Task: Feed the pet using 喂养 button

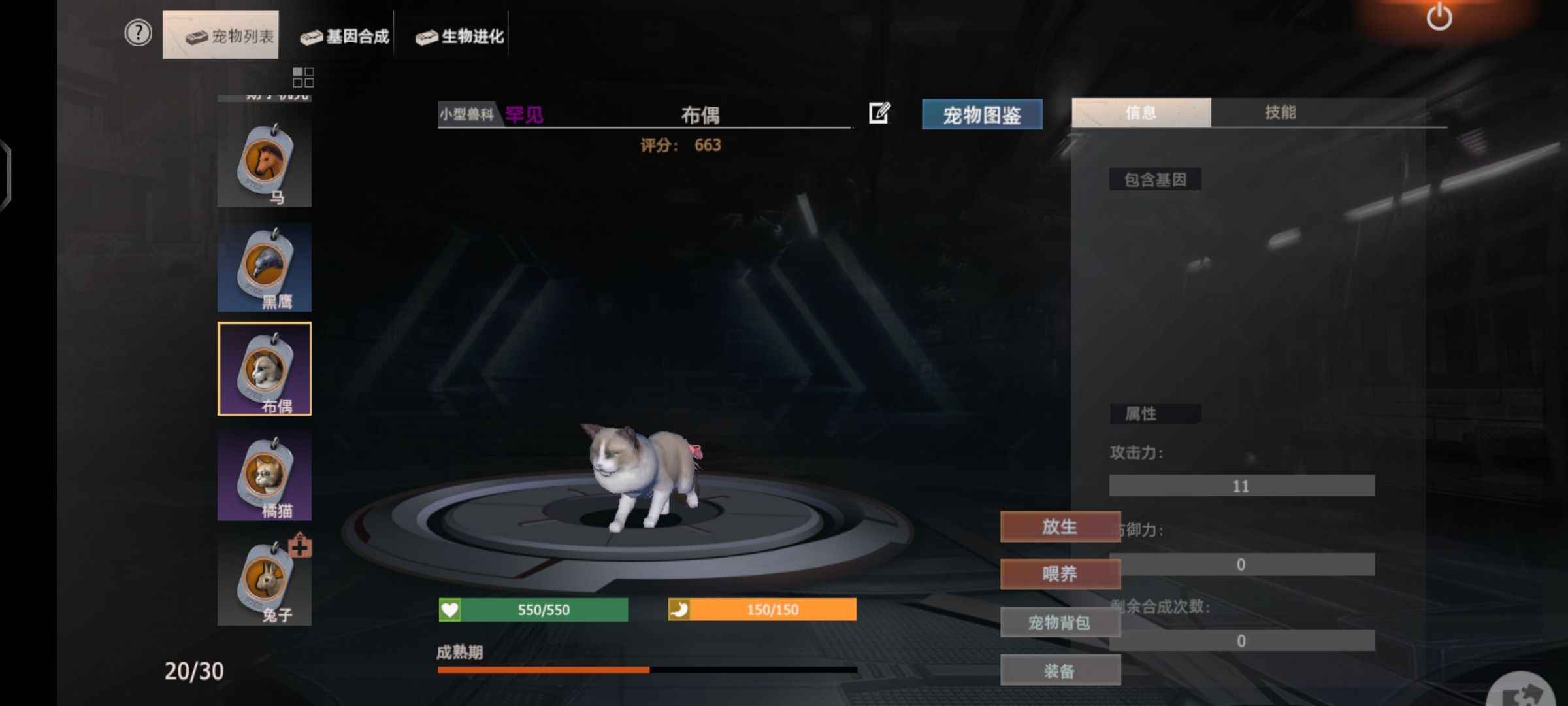Action: click(1060, 574)
